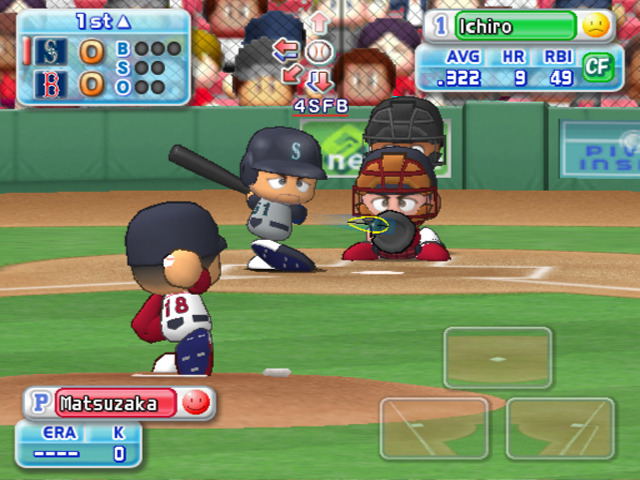
Task: Click the baseball icon in pitch selector
Action: click(x=318, y=51)
